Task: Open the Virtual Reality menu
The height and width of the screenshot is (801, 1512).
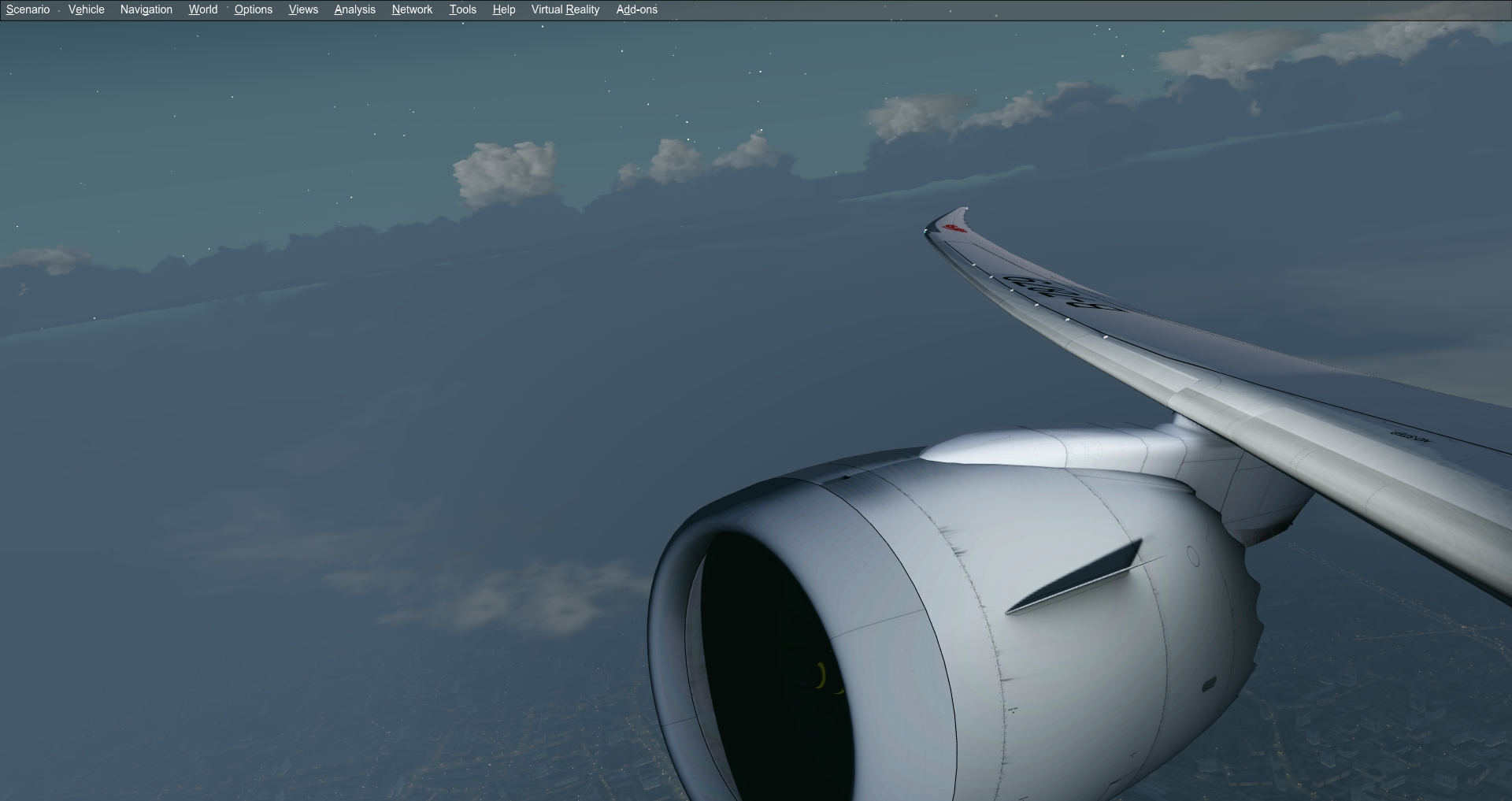Action: (x=564, y=9)
